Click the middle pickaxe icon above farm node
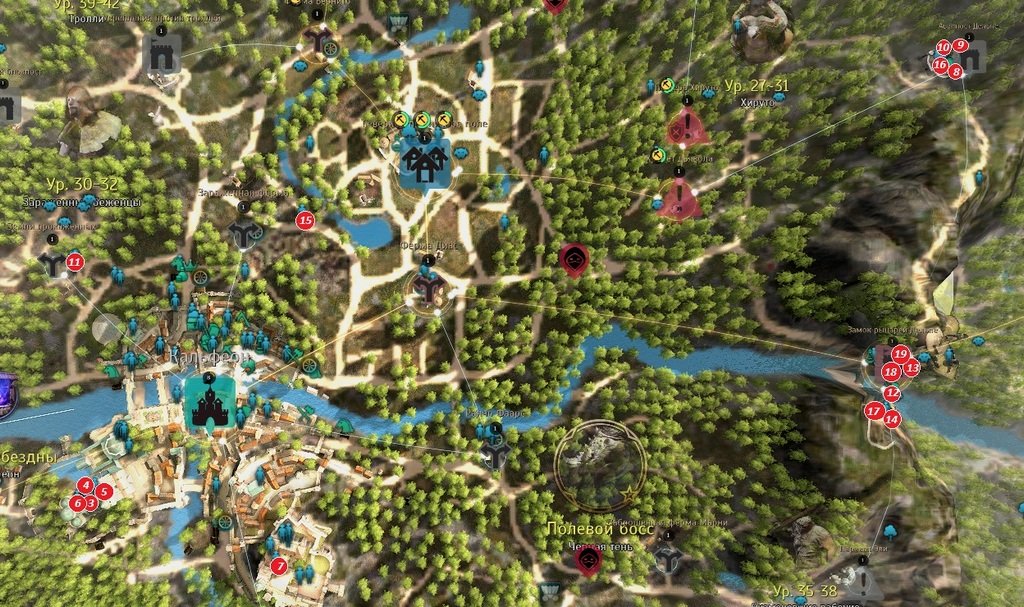 coord(422,120)
